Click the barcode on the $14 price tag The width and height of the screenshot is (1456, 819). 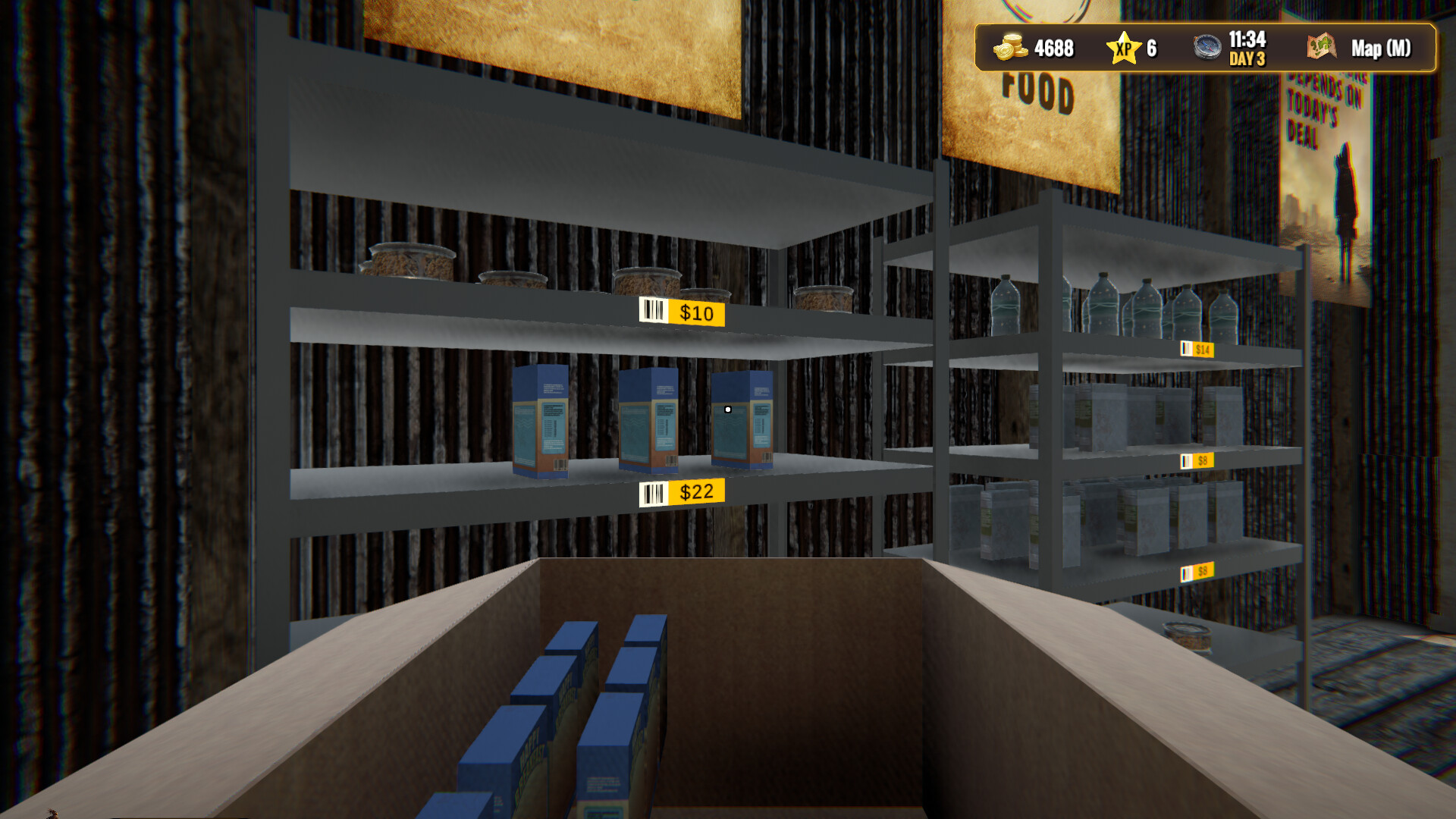click(x=1188, y=350)
